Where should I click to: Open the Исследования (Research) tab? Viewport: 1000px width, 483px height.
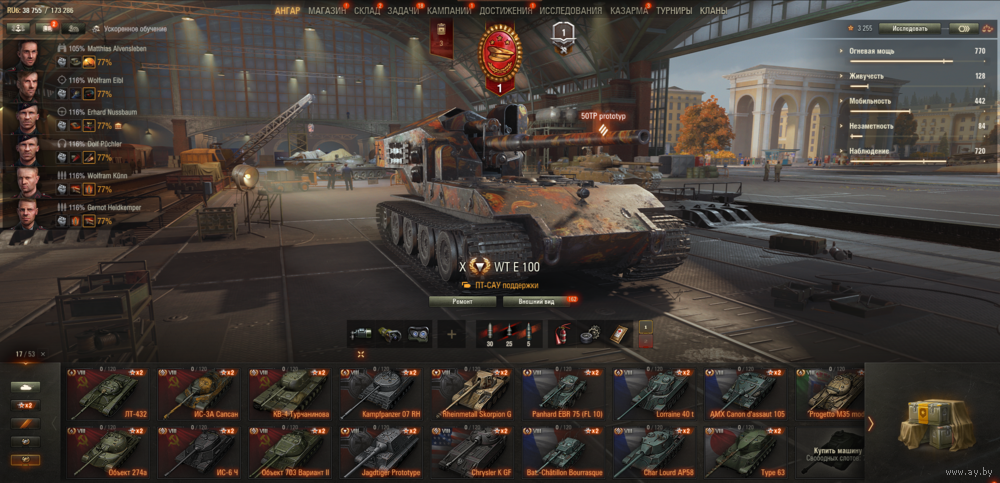click(571, 10)
